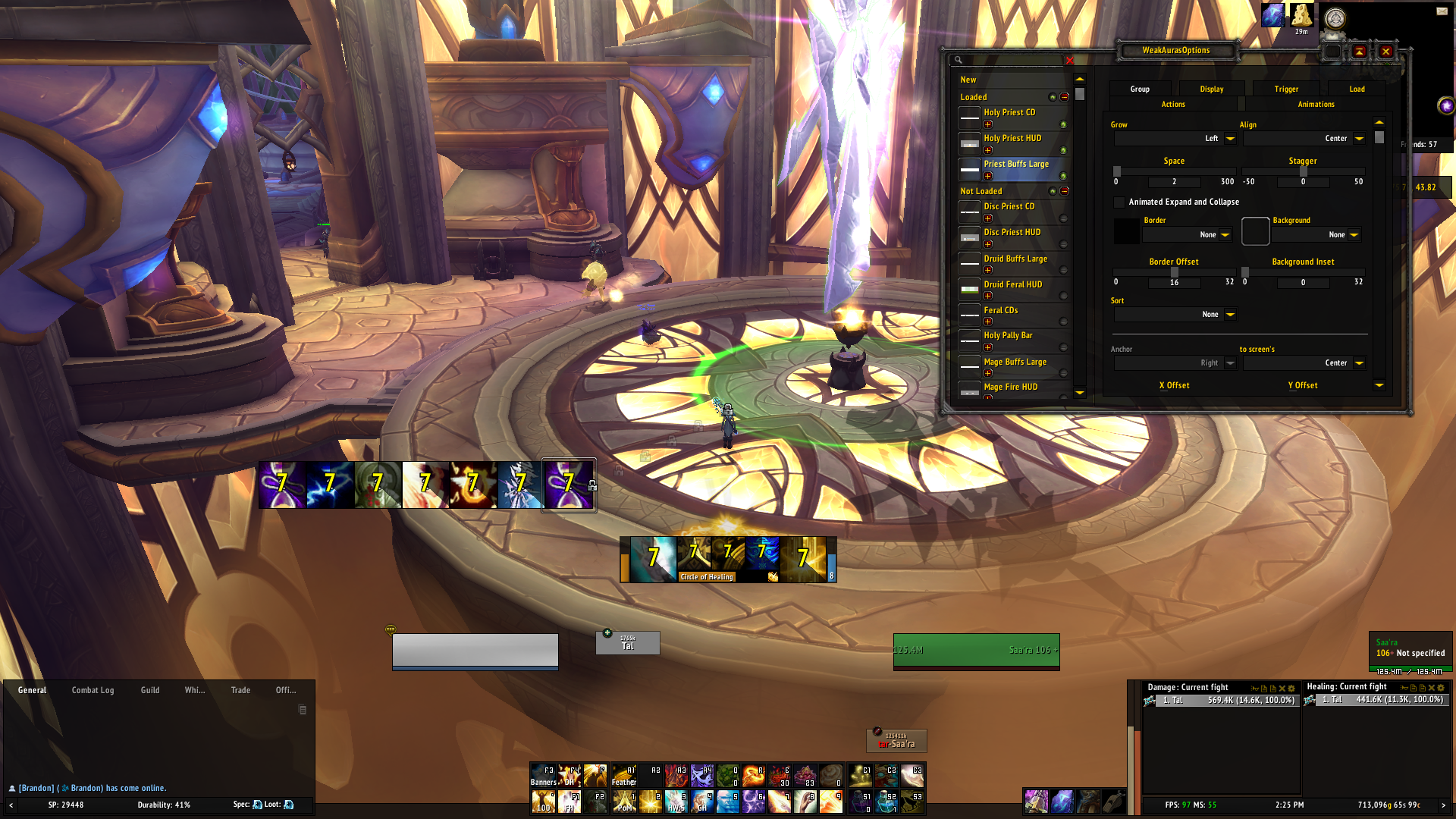Click the Loot specialization icon in the status bar
Viewport: 1456px width, 819px height.
click(x=288, y=805)
